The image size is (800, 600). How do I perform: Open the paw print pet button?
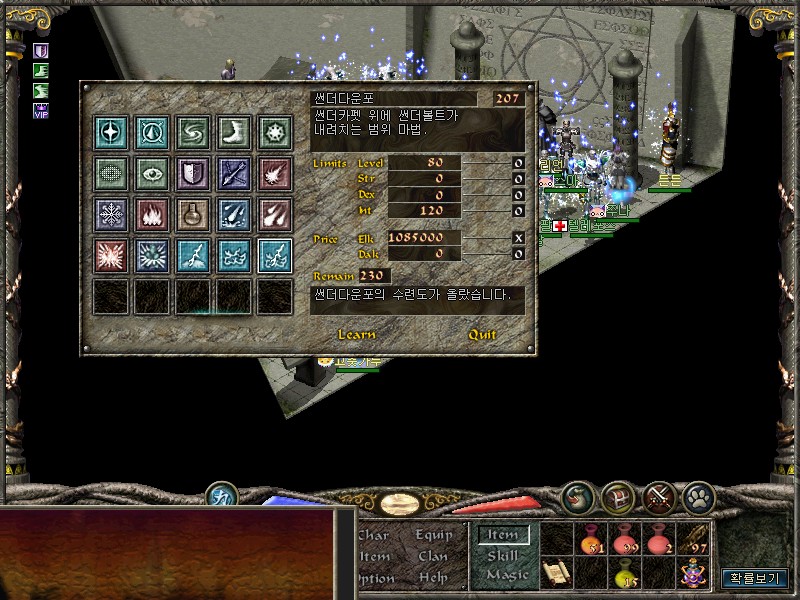[698, 496]
